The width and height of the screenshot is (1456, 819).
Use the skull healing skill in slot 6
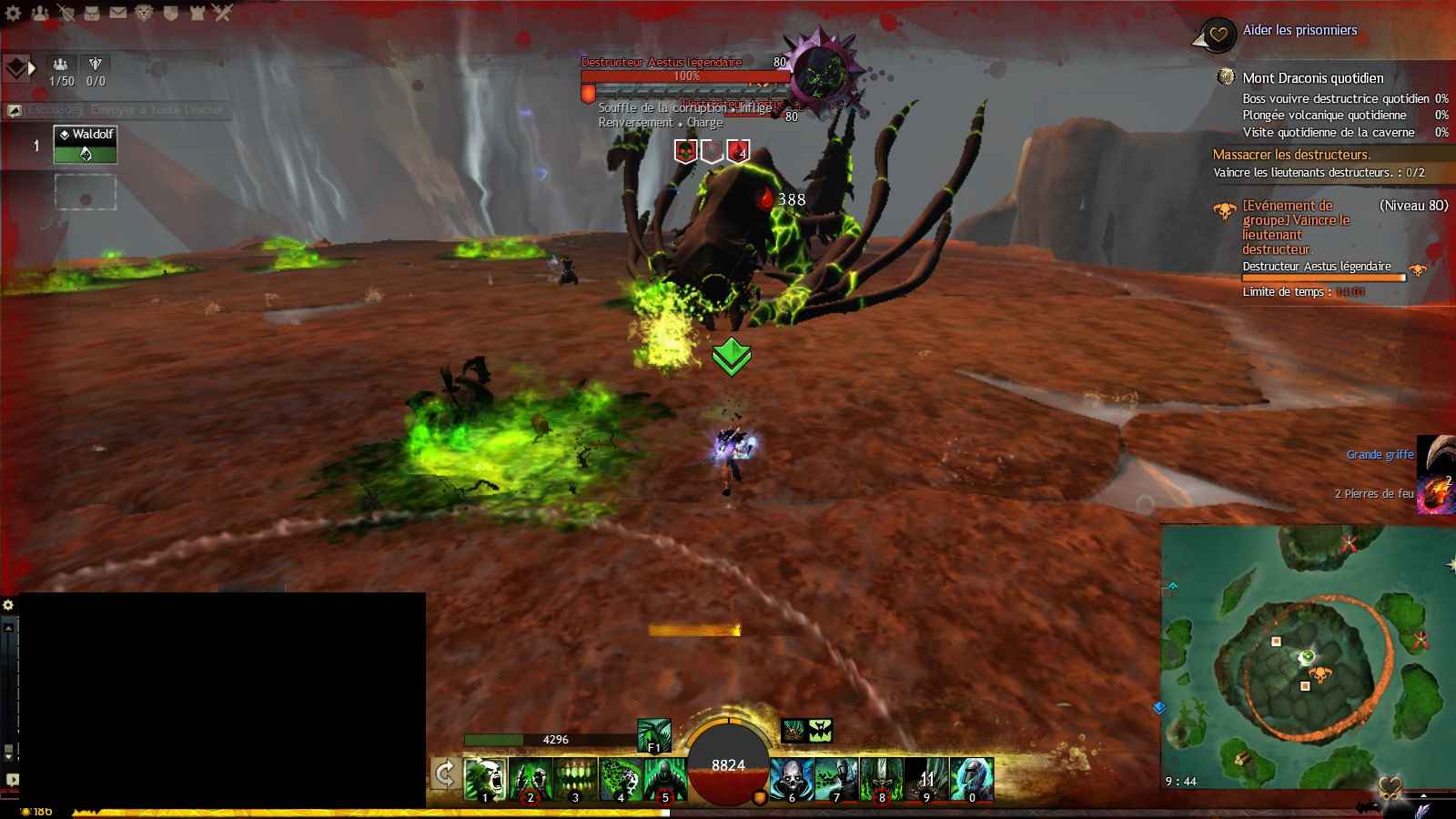(x=792, y=779)
